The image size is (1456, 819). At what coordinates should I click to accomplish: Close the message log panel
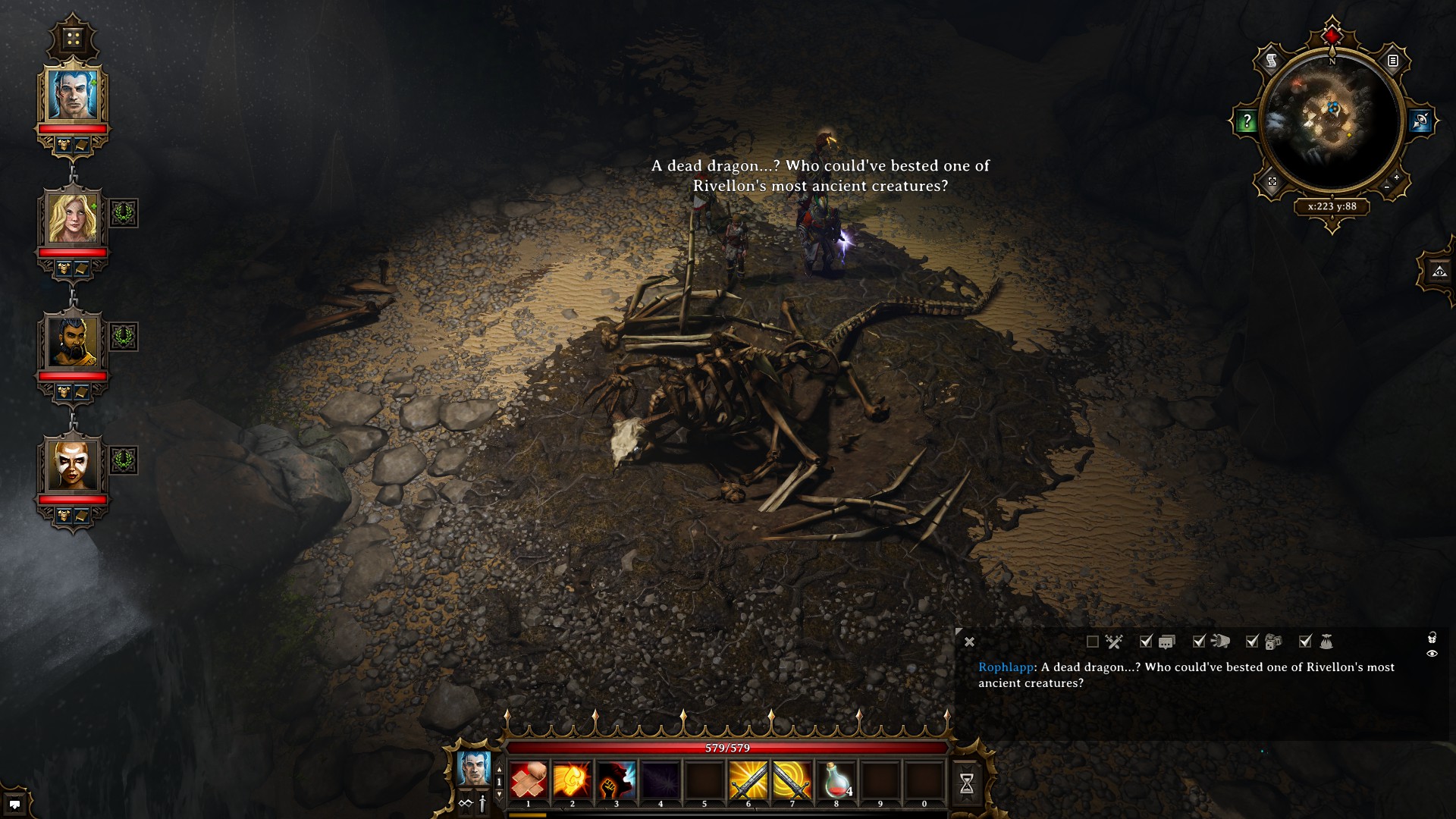(x=969, y=642)
